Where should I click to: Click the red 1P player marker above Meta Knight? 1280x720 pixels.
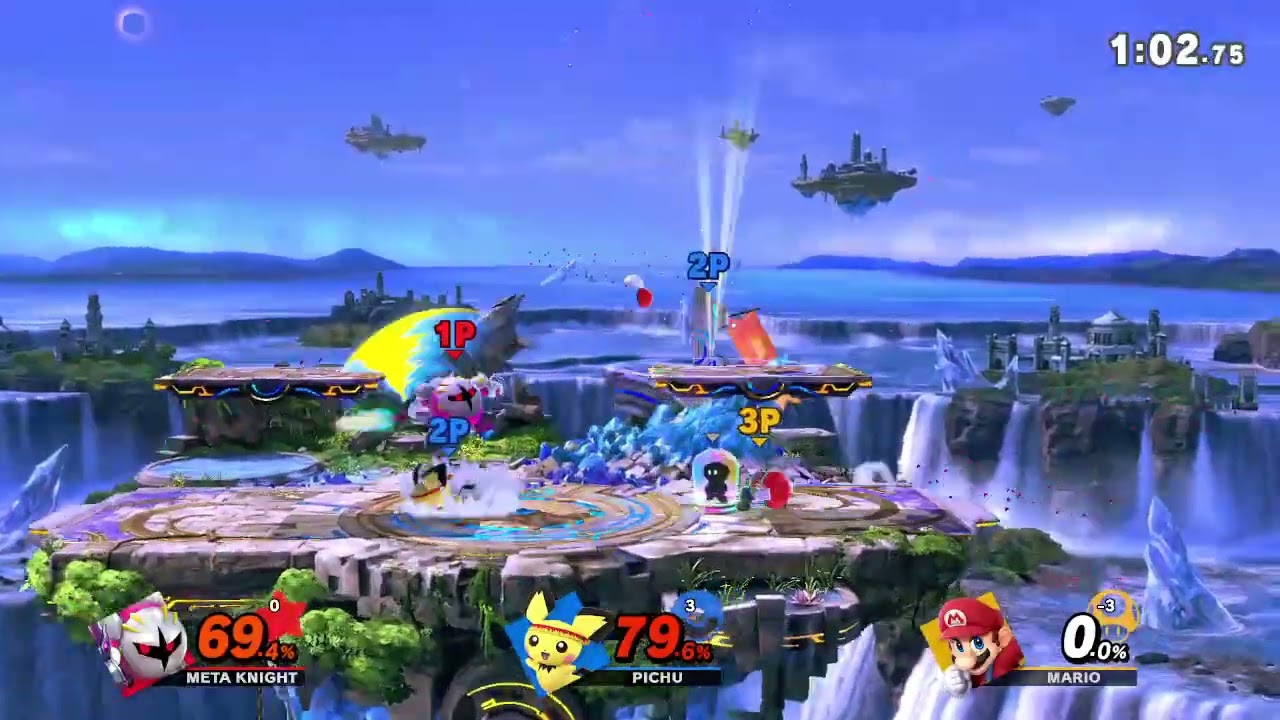coord(455,333)
